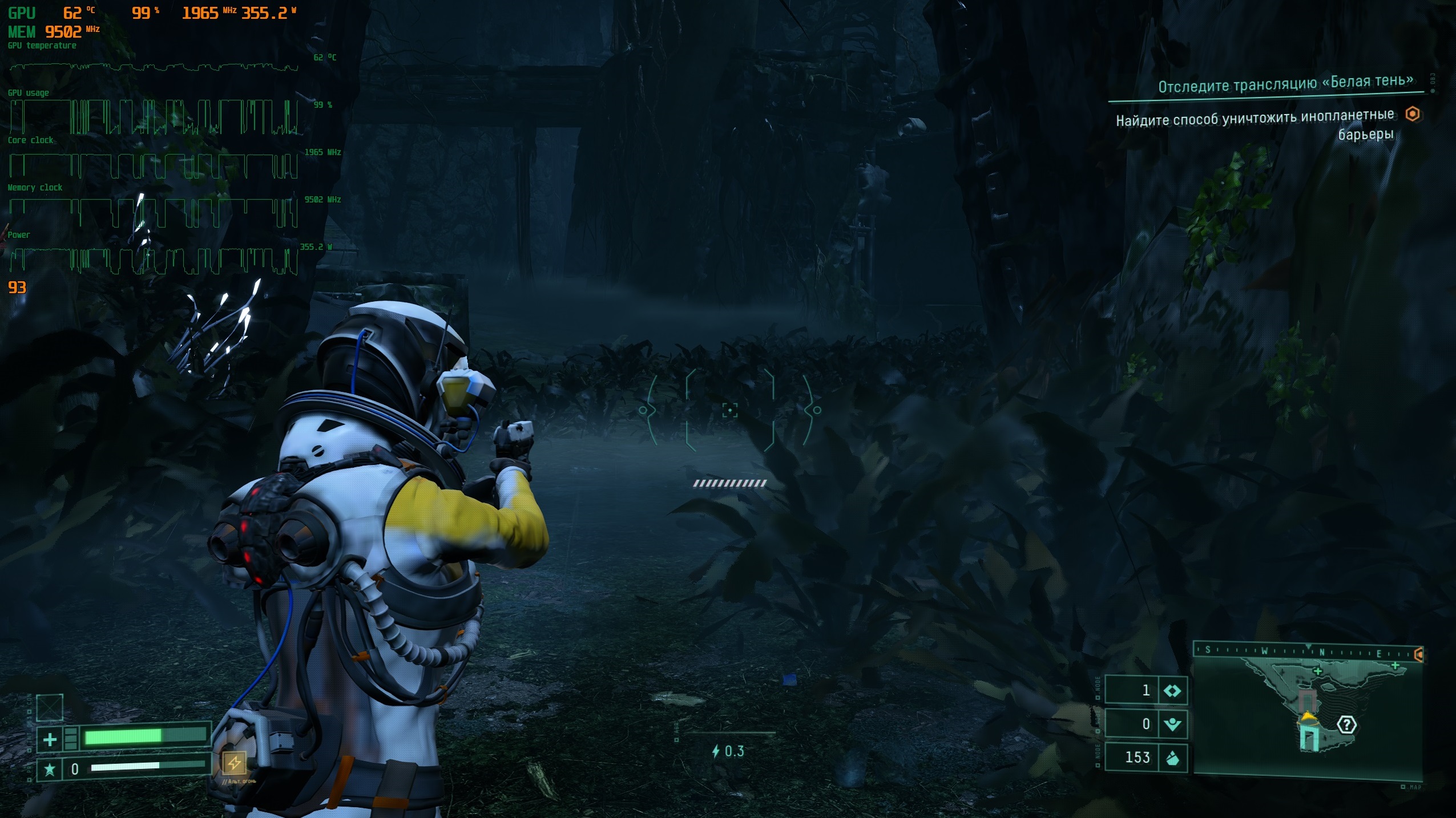Click the alien barriers objective text
This screenshot has width=1456, height=818.
(1255, 125)
